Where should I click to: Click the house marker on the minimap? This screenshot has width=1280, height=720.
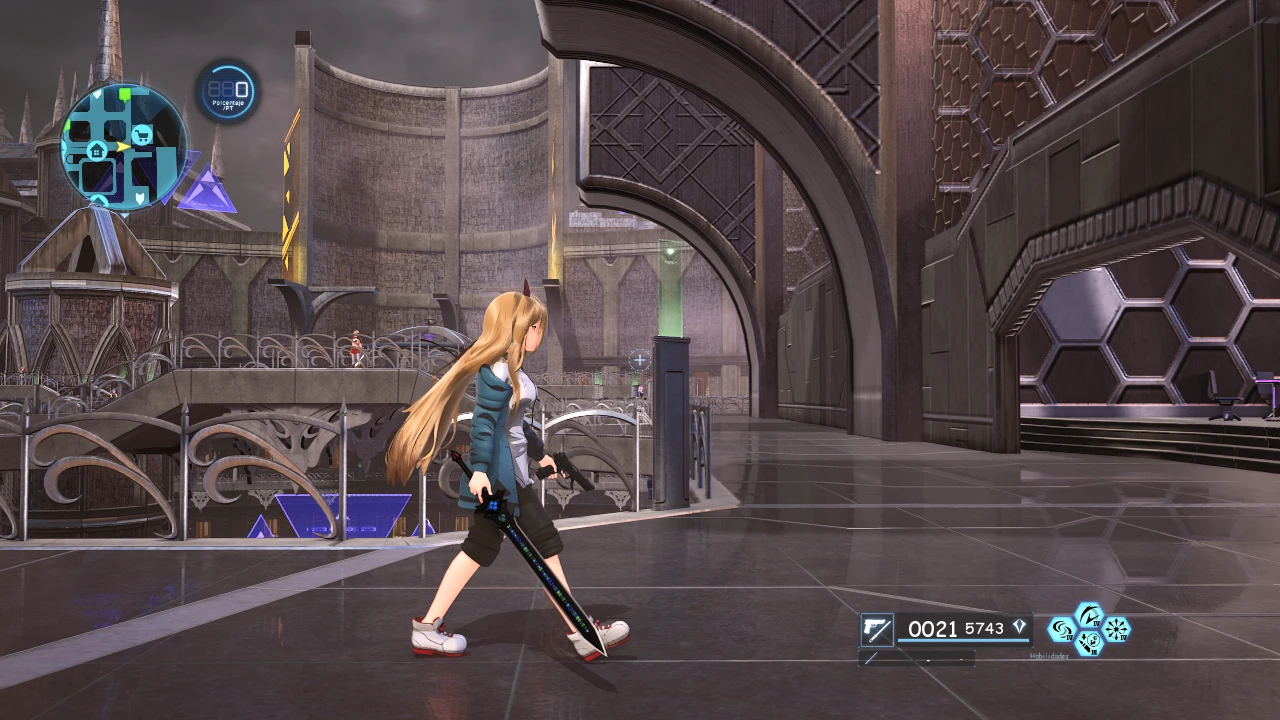tap(97, 150)
